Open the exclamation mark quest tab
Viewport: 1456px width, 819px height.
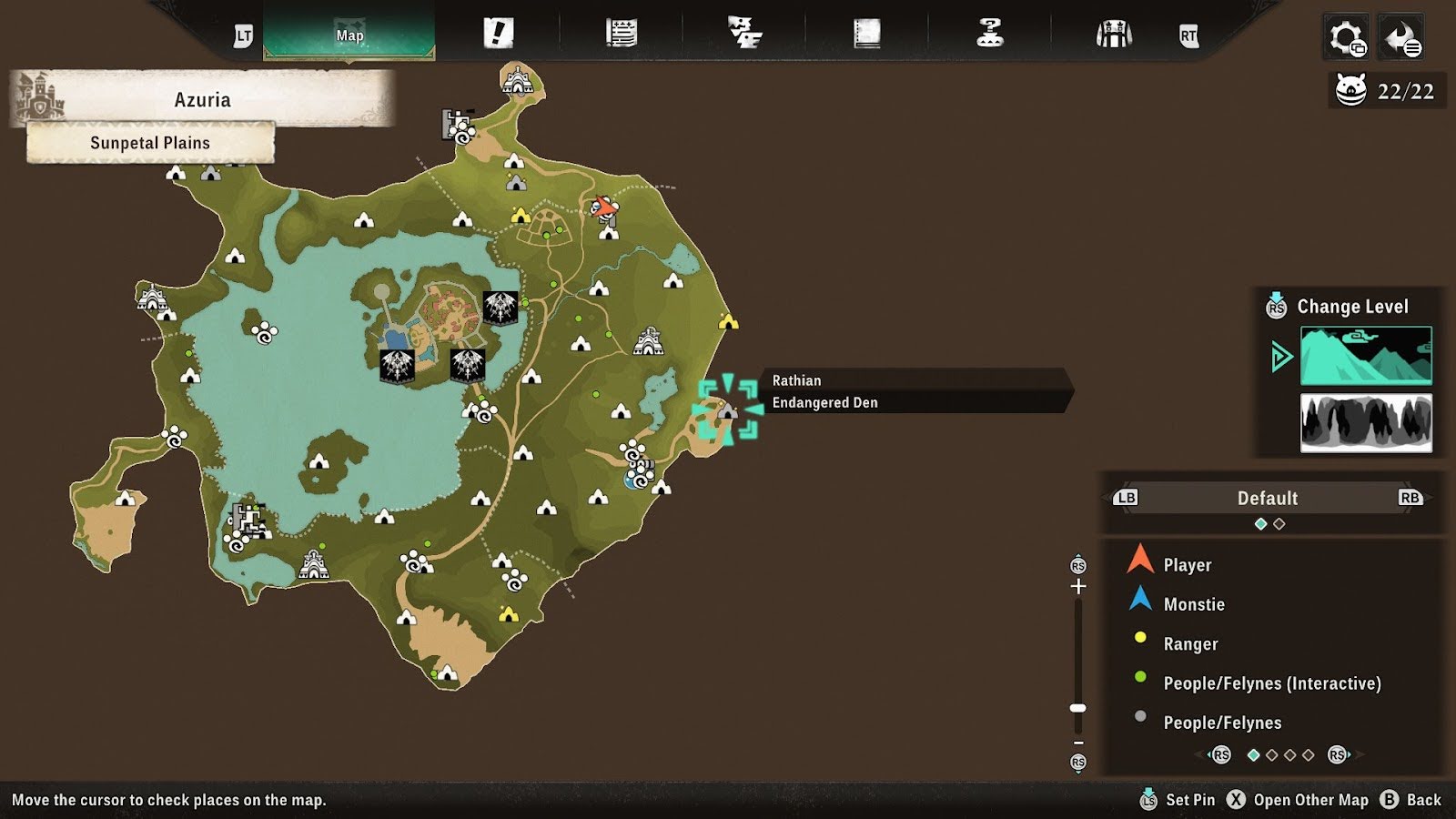coord(498,34)
